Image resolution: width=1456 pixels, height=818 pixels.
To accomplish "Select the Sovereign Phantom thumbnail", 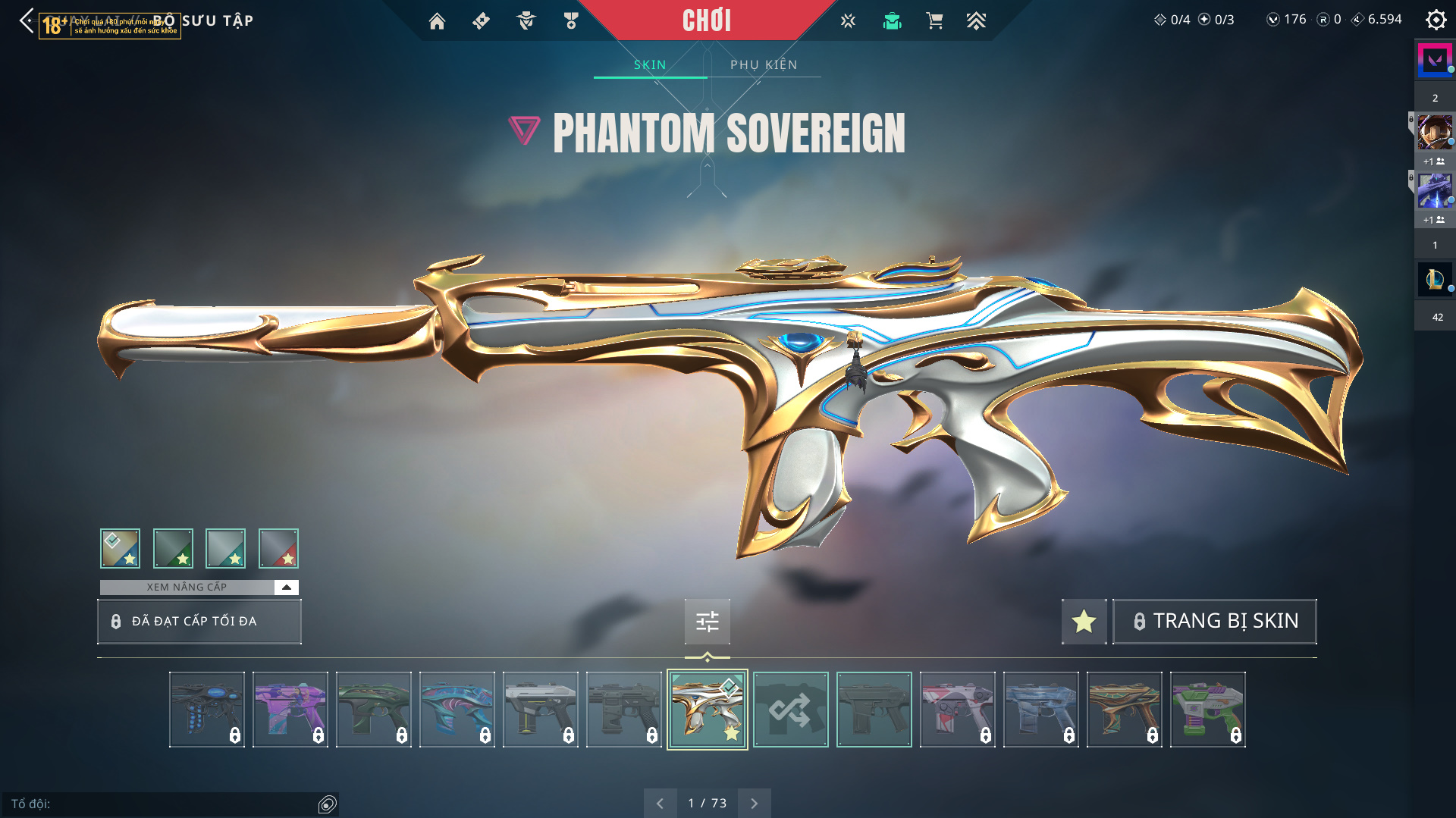I will 707,710.
